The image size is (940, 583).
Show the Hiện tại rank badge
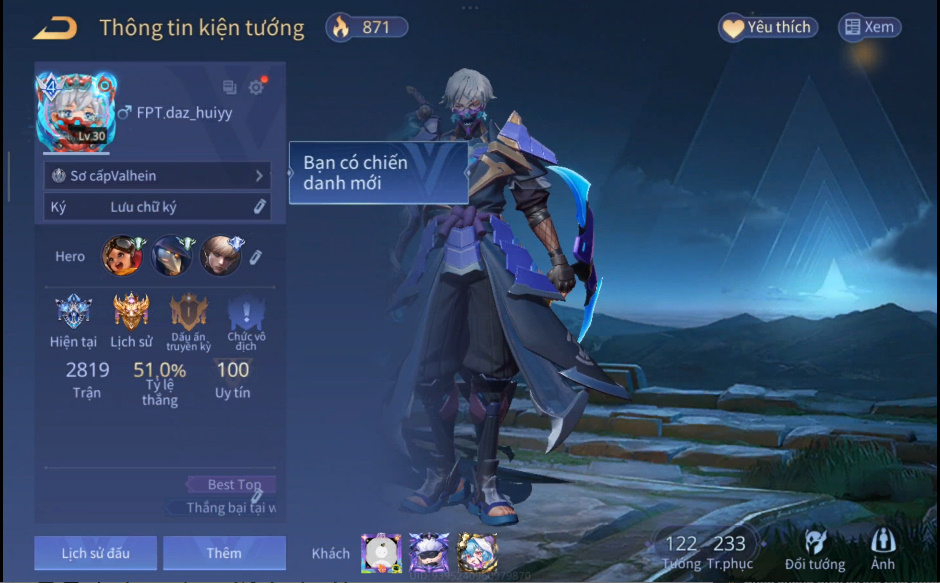pos(73,314)
